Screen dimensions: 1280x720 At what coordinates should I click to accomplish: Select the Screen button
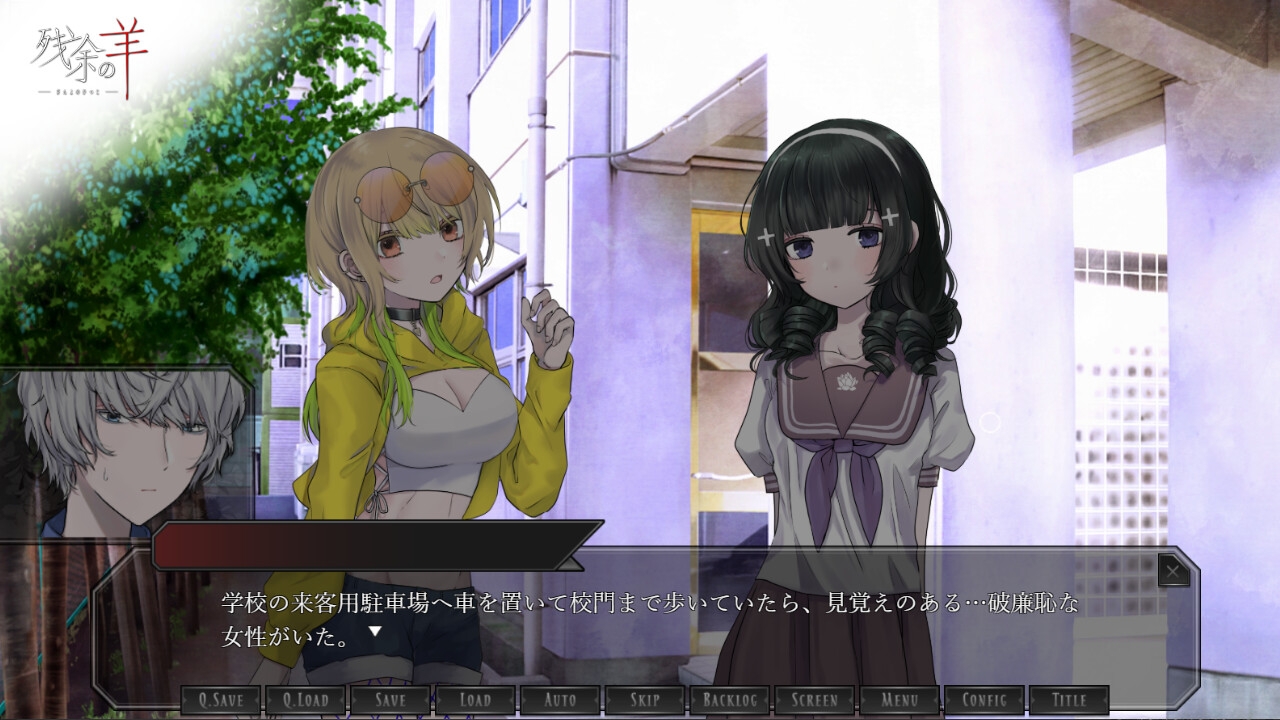click(815, 700)
